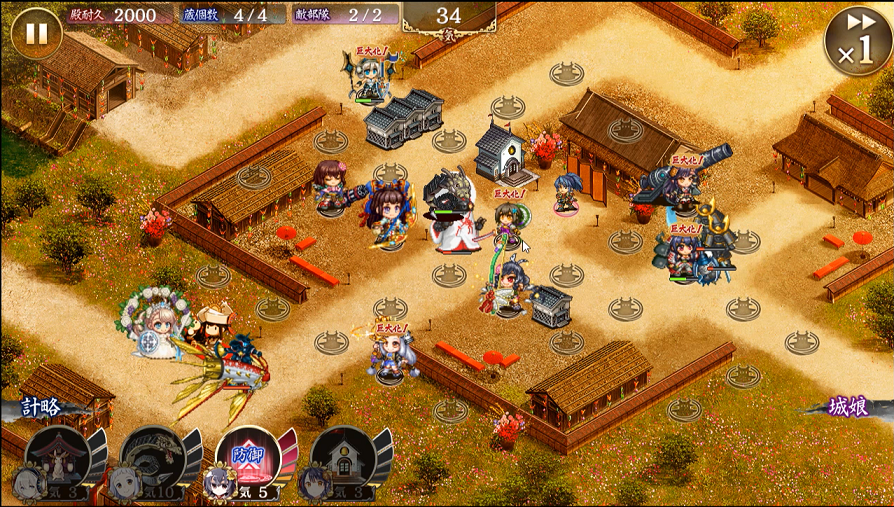
Task: Pause the battle
Action: (36, 34)
